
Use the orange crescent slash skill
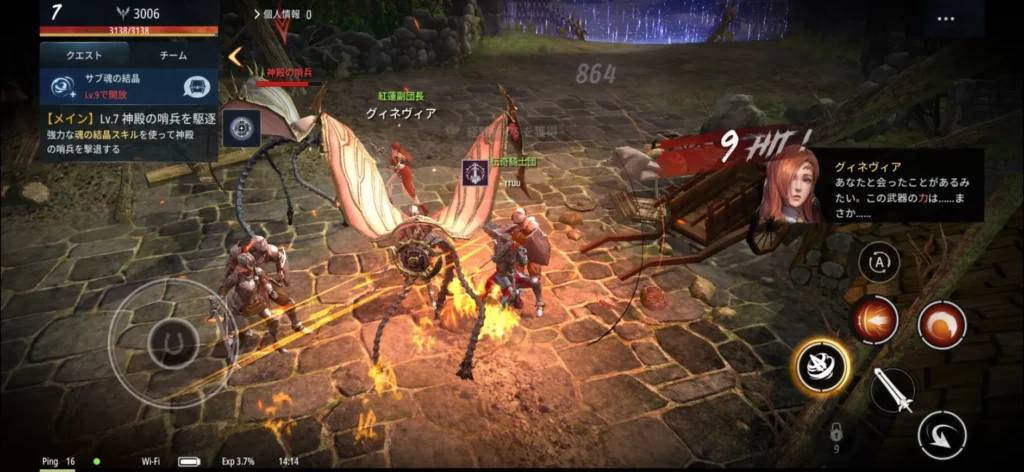click(941, 325)
